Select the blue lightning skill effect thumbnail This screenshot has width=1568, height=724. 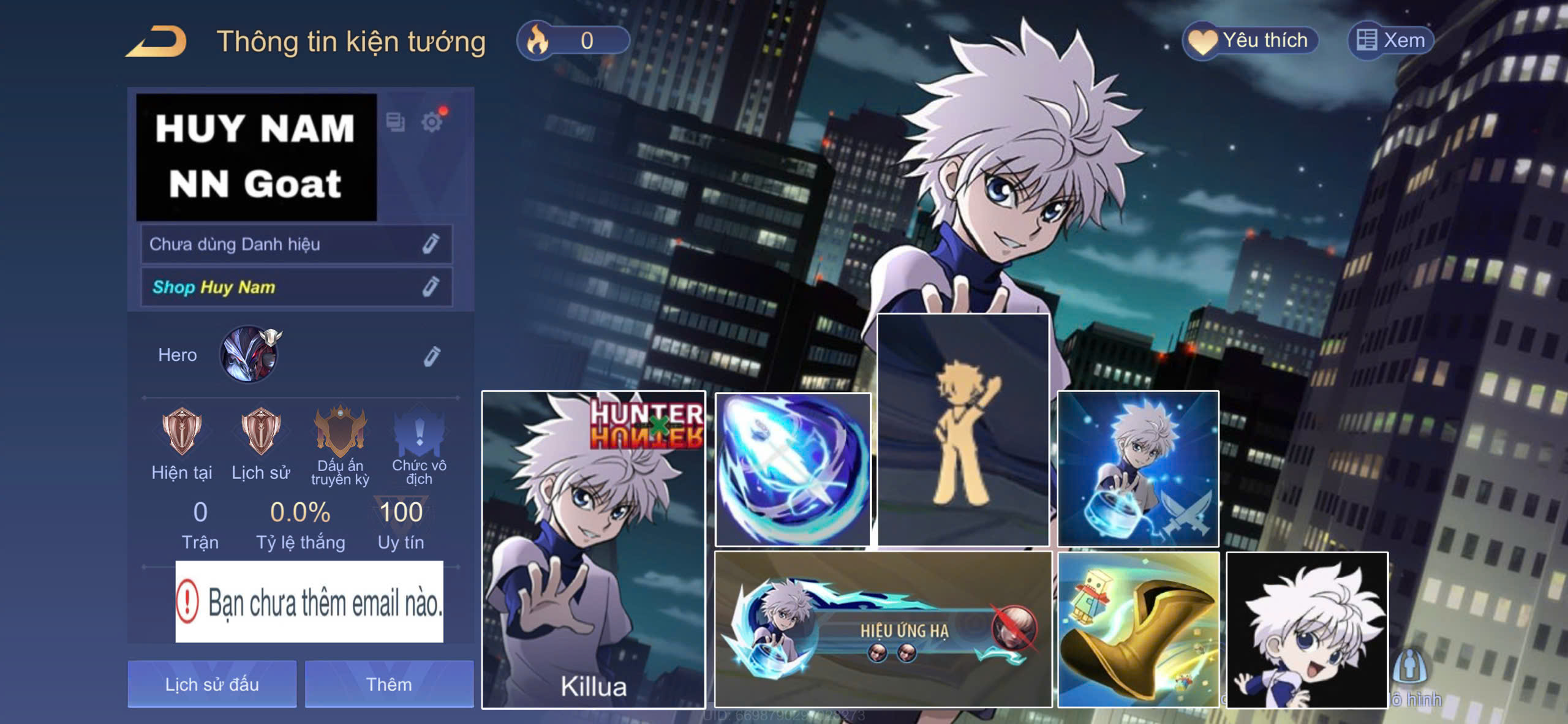[793, 469]
